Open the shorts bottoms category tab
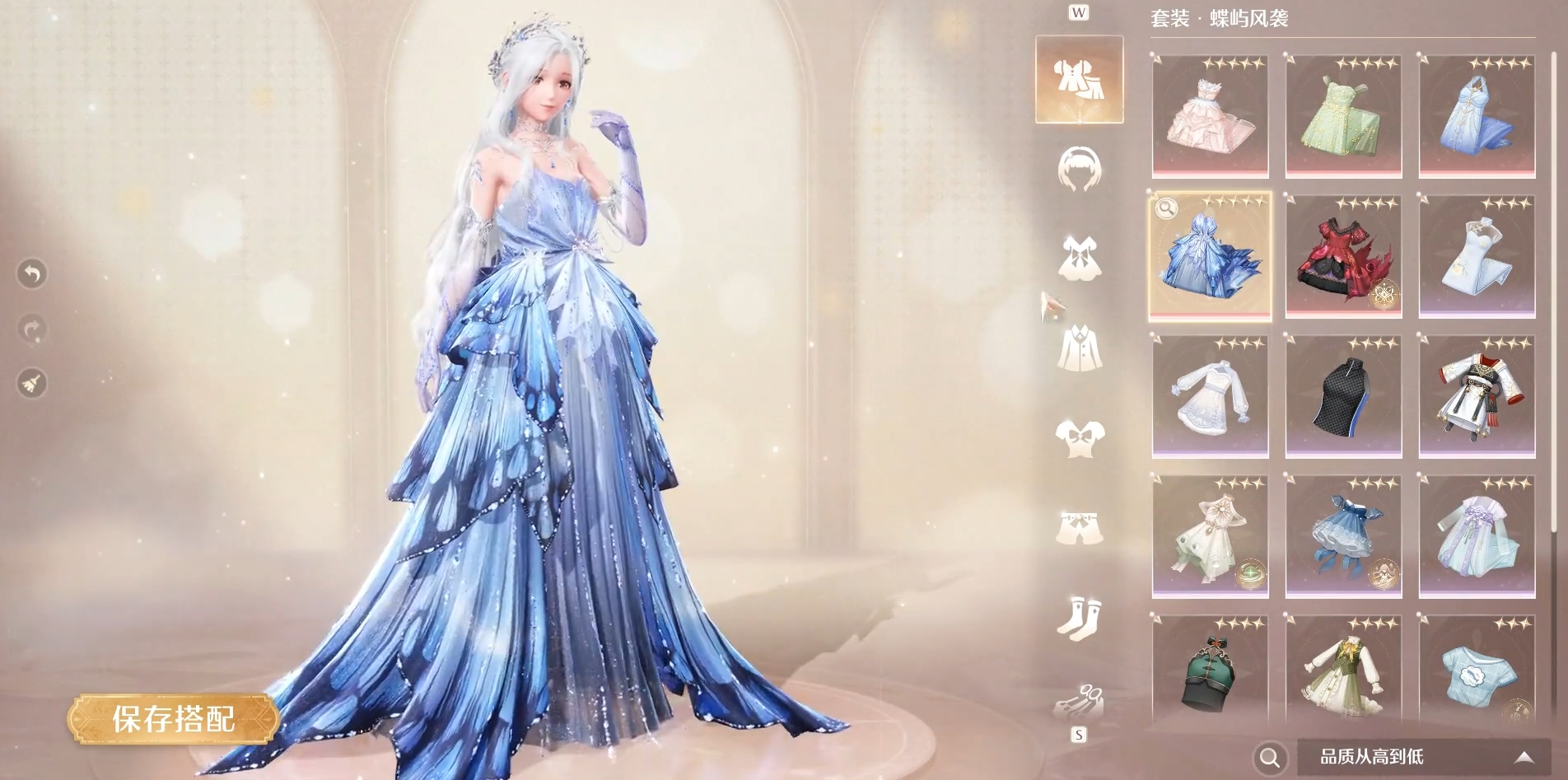 tap(1079, 526)
